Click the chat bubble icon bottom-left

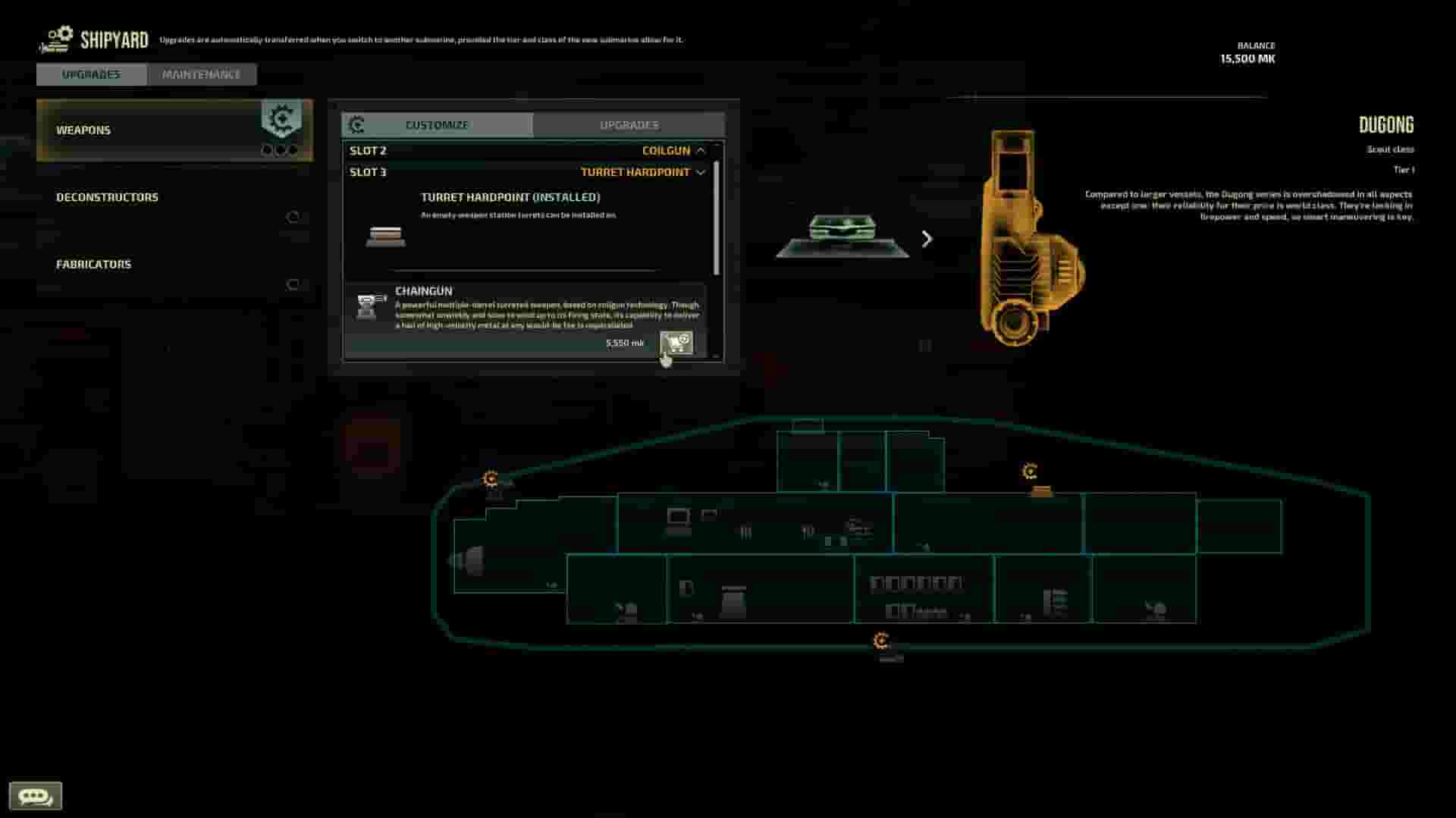(34, 795)
